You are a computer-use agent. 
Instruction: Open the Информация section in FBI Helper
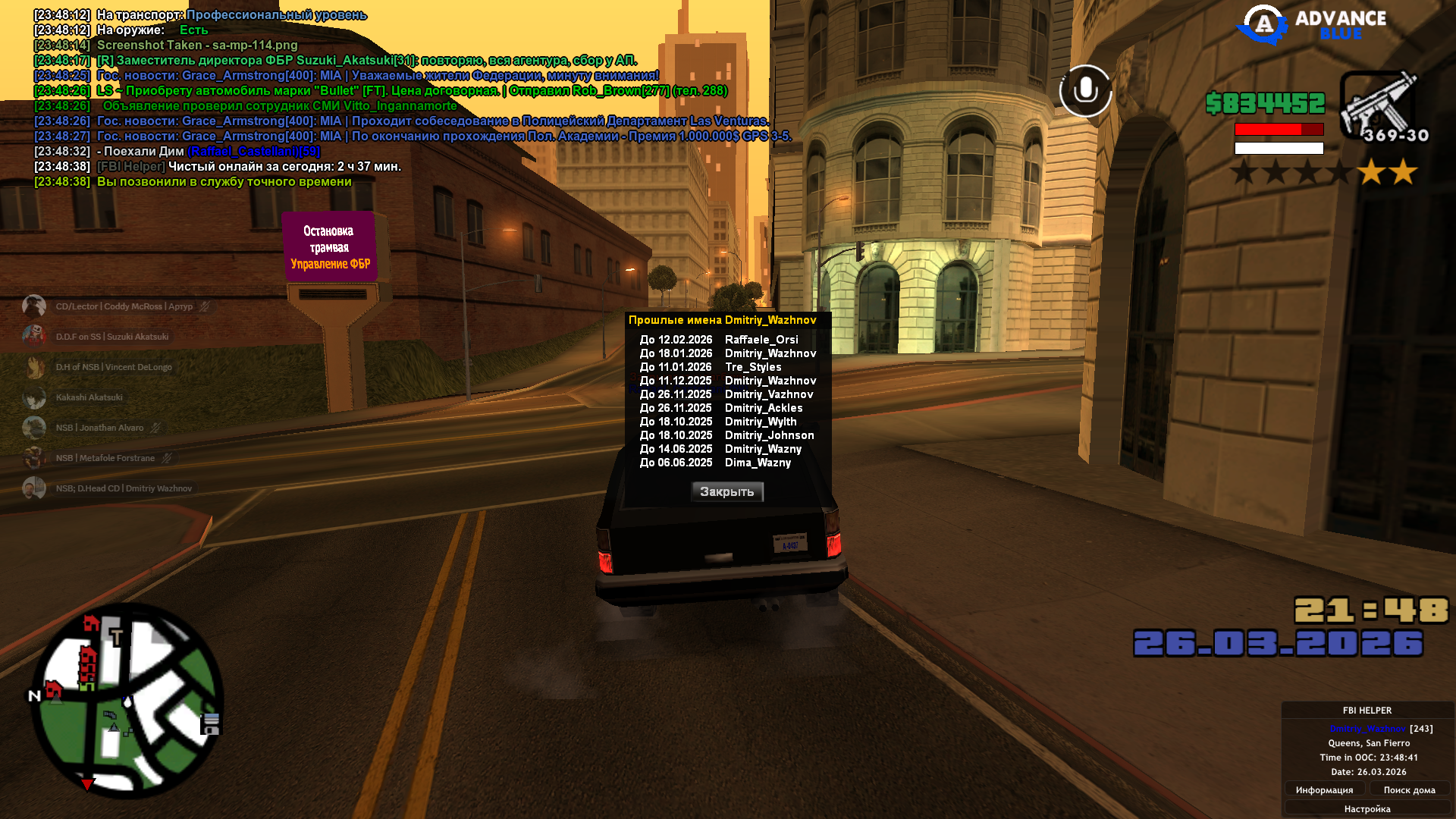tap(1324, 790)
